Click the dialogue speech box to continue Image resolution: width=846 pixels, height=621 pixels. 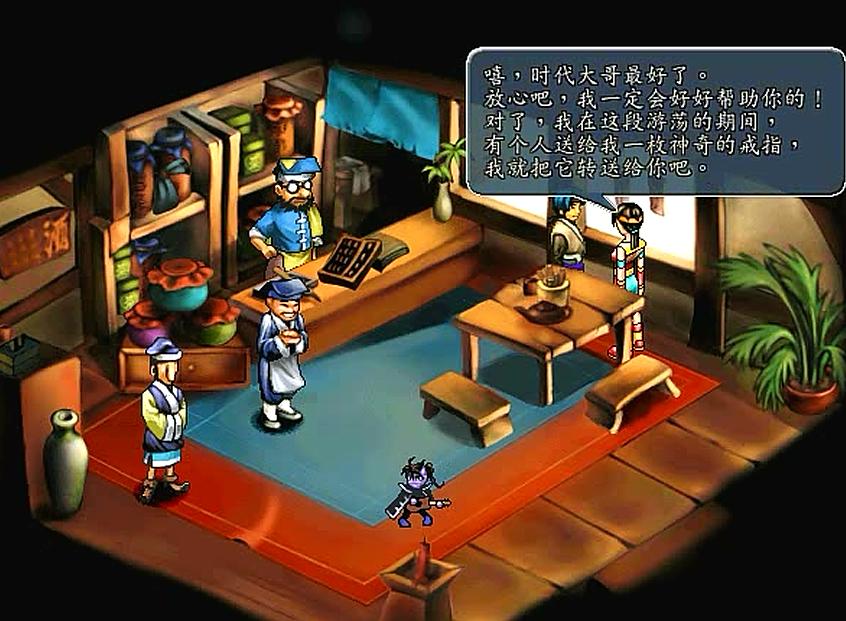click(655, 121)
